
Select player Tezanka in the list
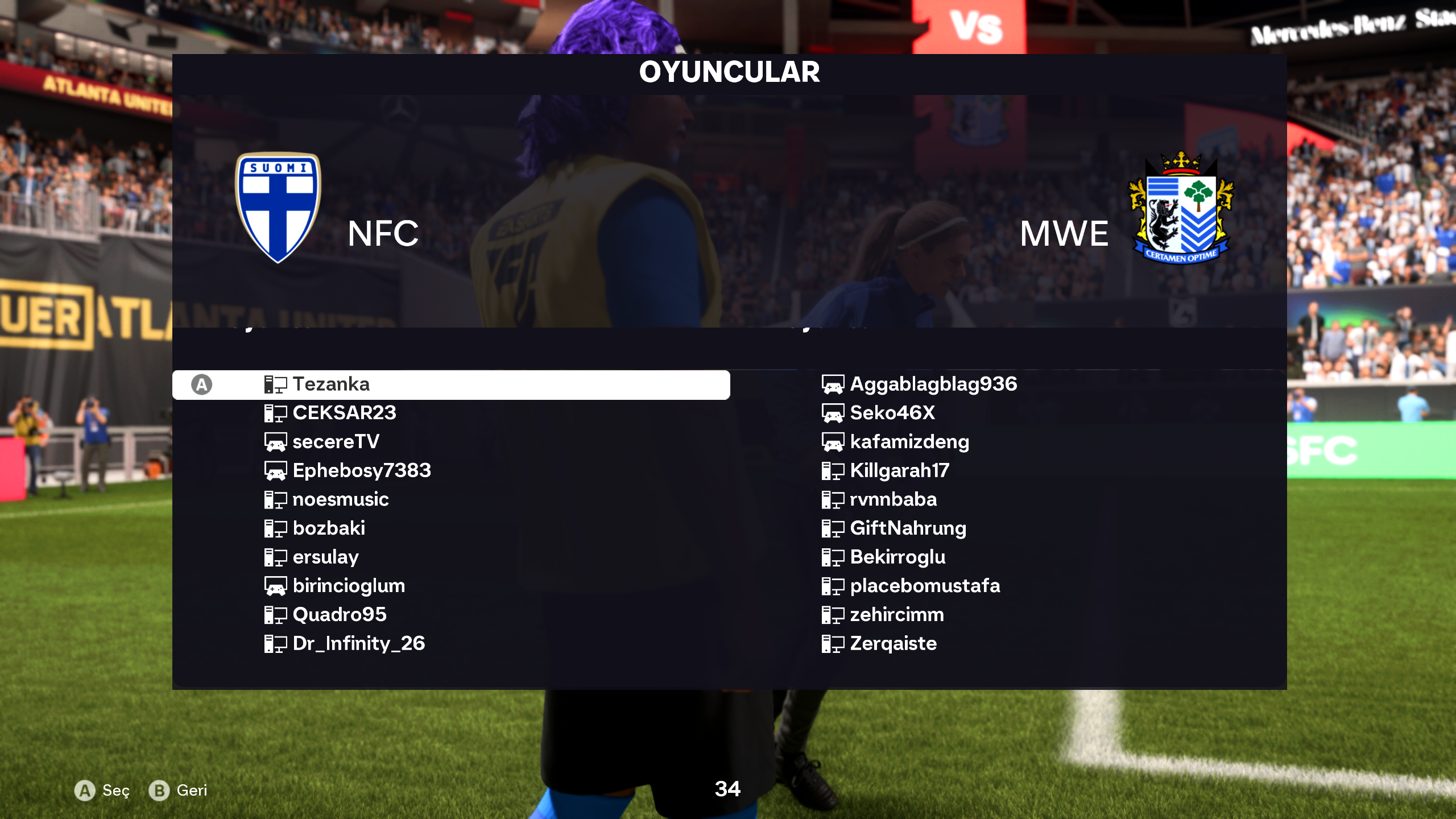click(331, 384)
